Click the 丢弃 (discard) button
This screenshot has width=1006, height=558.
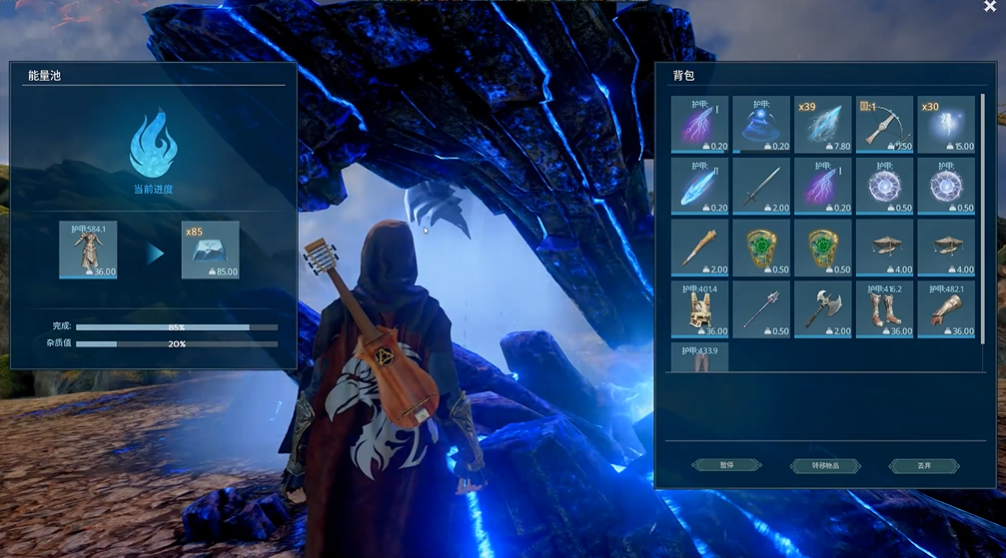tap(923, 465)
